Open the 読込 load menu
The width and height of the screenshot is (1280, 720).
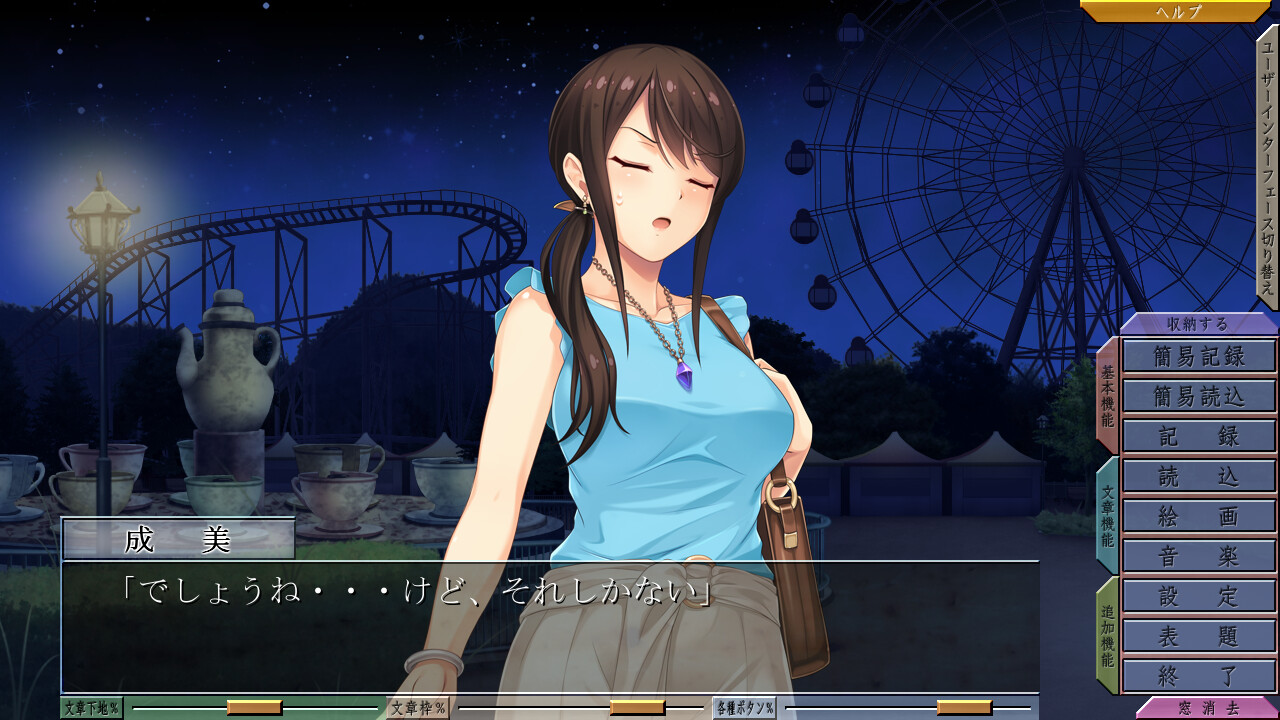coord(1199,476)
